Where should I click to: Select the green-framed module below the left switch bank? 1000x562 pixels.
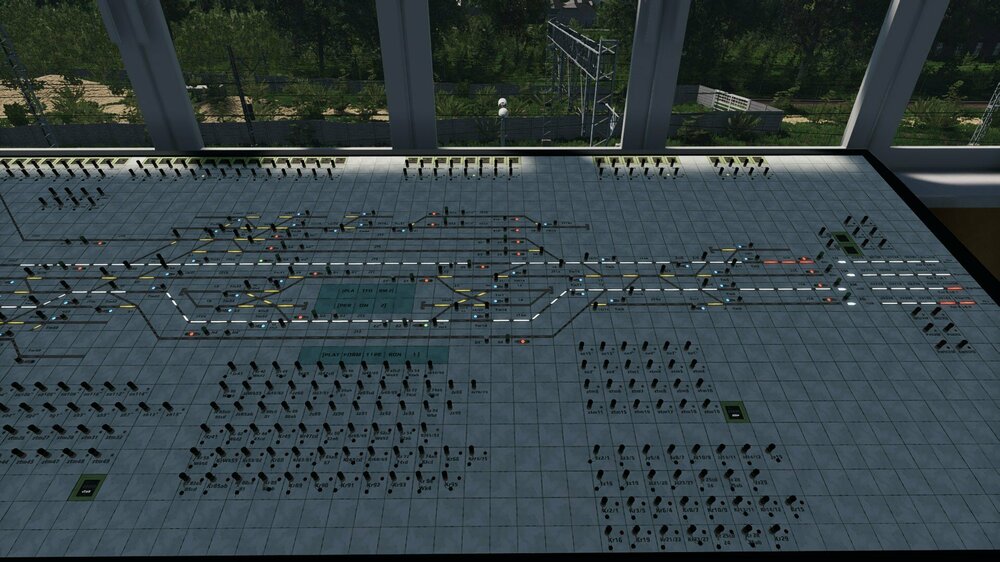pos(88,488)
